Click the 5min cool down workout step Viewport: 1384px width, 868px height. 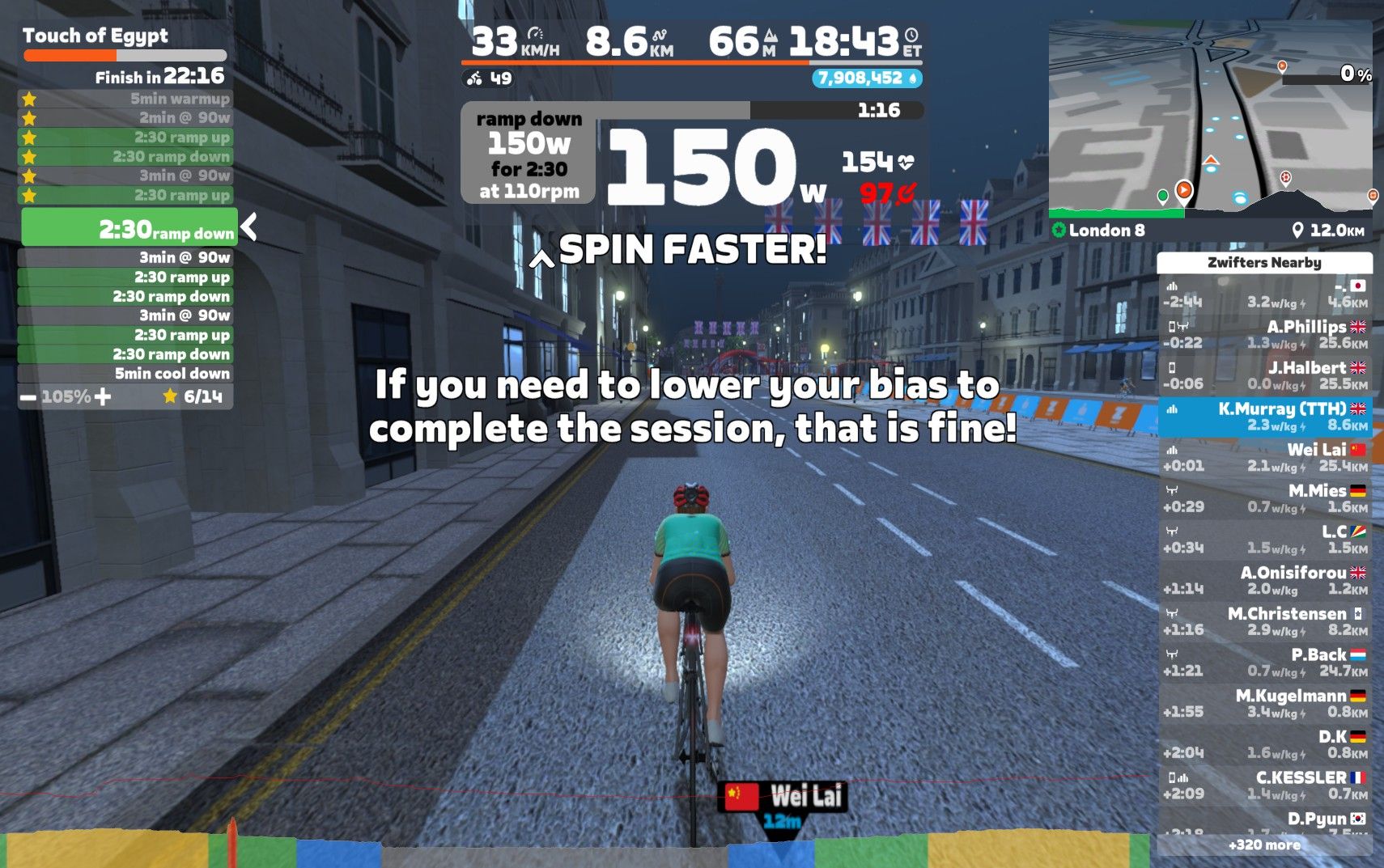[x=125, y=374]
